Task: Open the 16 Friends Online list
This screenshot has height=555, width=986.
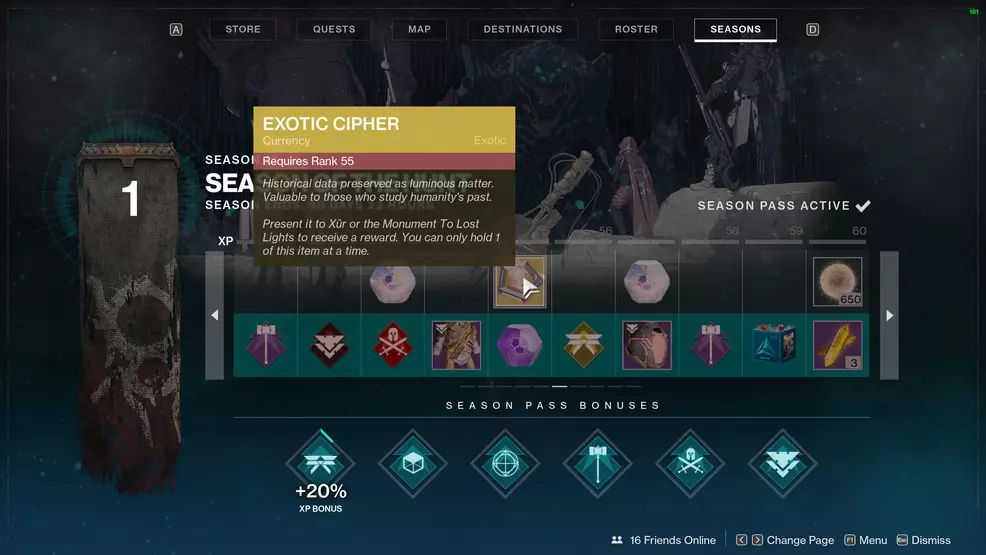Action: 664,540
